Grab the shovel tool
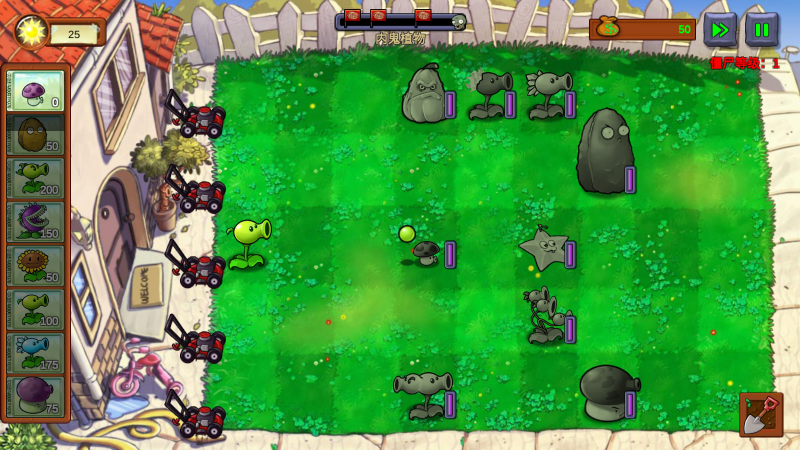The image size is (800, 450). (761, 415)
